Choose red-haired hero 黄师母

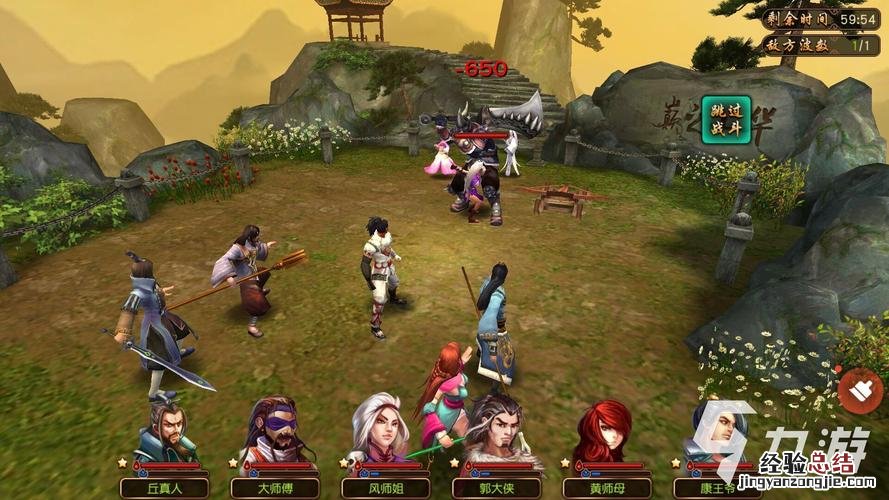[604, 431]
